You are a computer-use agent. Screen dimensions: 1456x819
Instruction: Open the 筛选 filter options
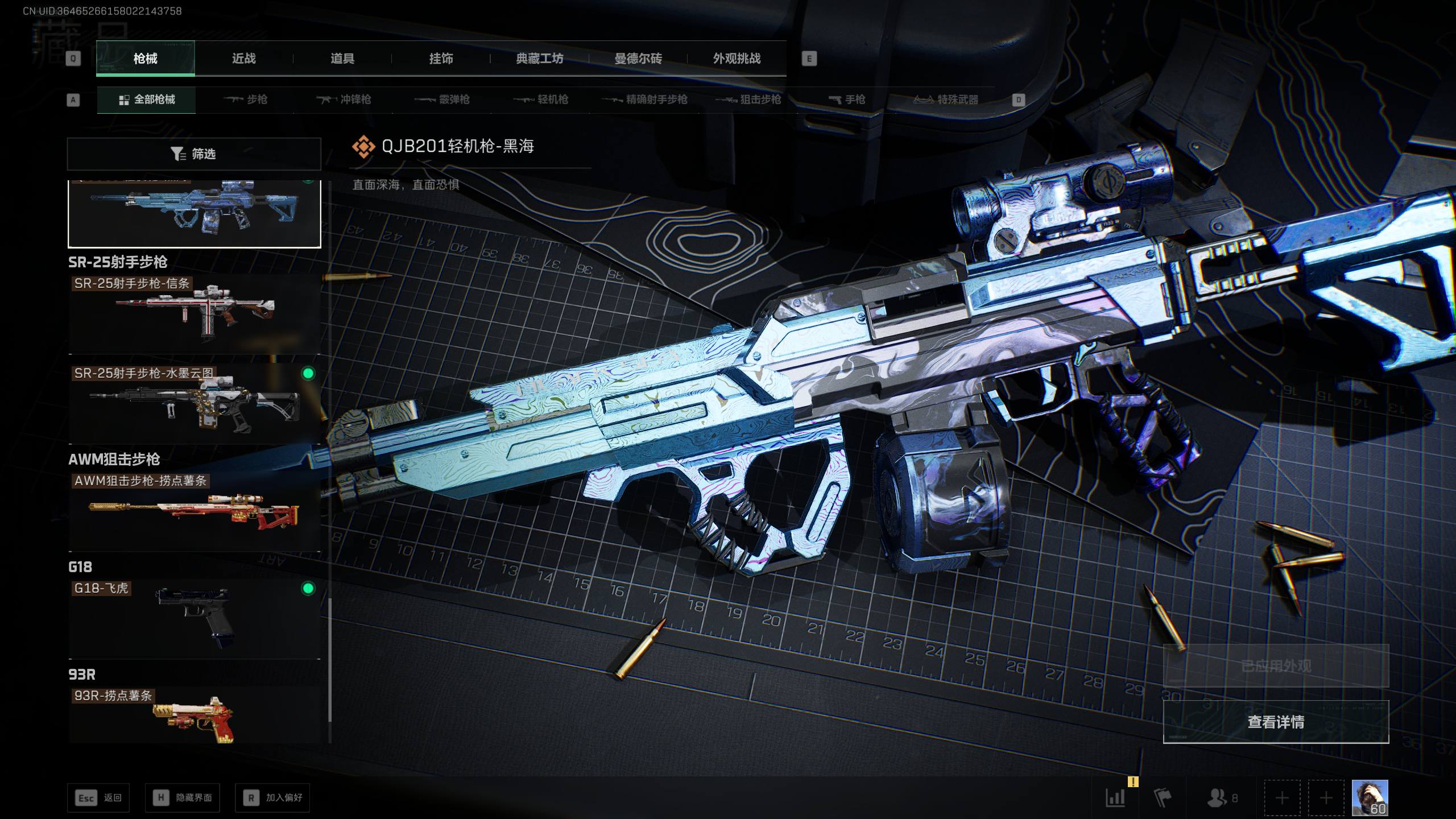coord(194,154)
